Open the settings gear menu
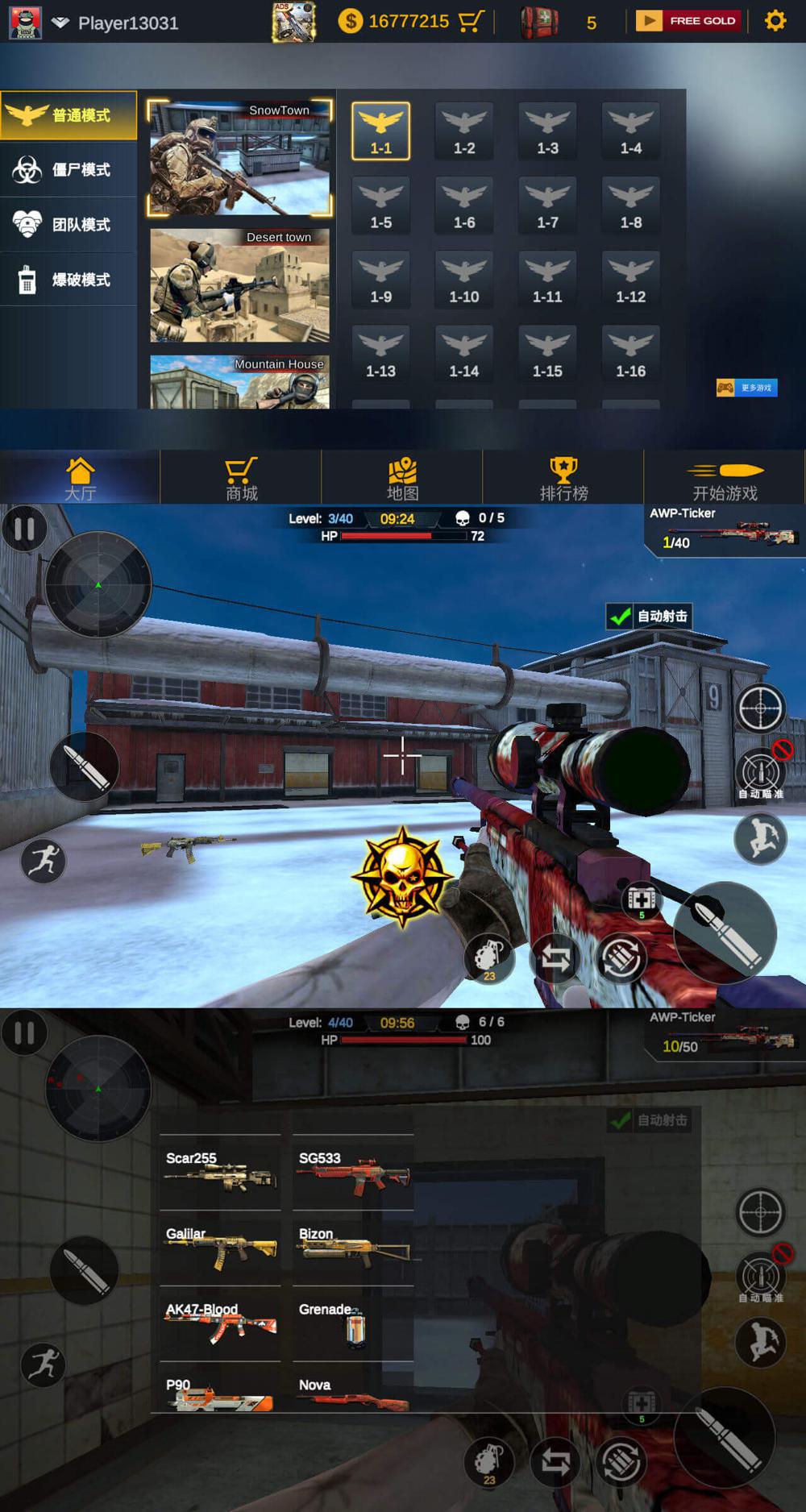 (x=775, y=21)
